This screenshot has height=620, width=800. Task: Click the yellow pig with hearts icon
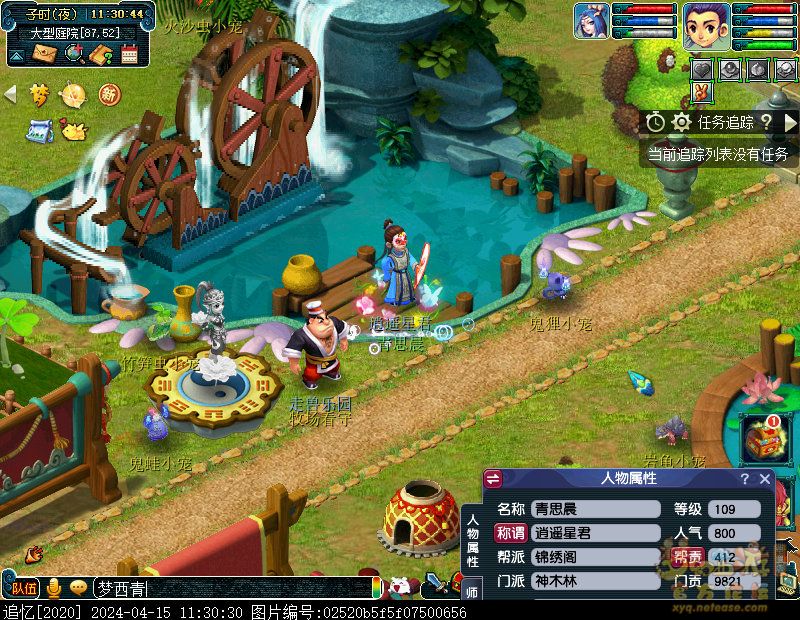click(73, 130)
